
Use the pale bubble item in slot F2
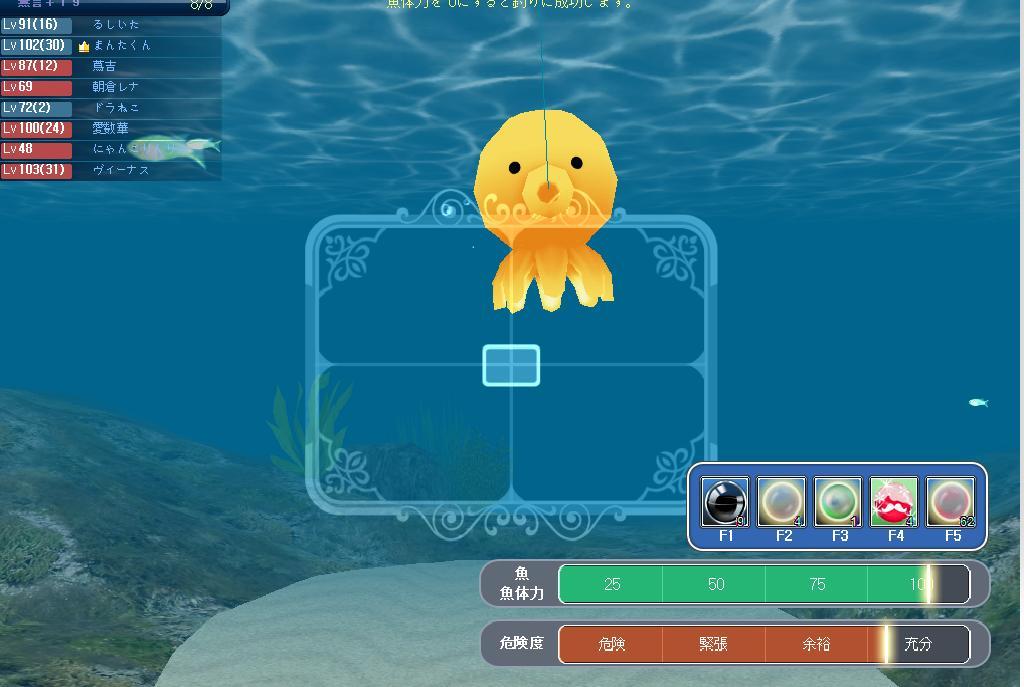pyautogui.click(x=781, y=501)
